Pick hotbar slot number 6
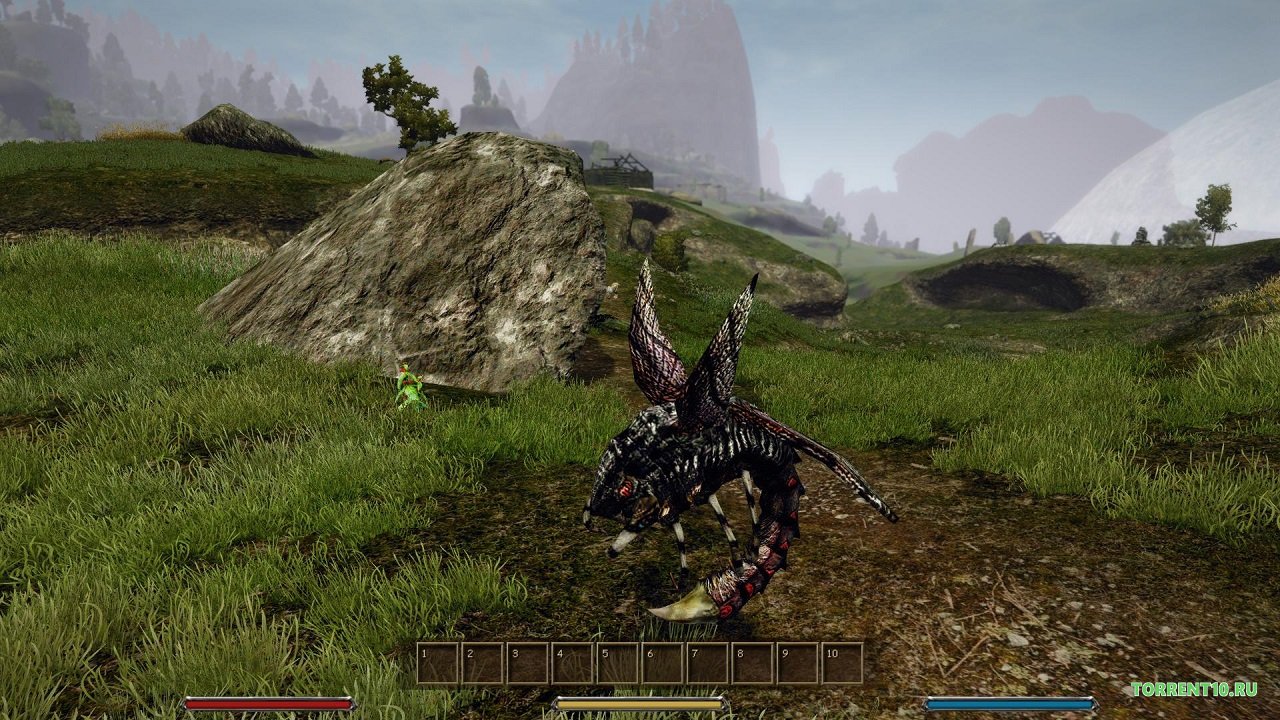The width and height of the screenshot is (1280, 720). [663, 663]
